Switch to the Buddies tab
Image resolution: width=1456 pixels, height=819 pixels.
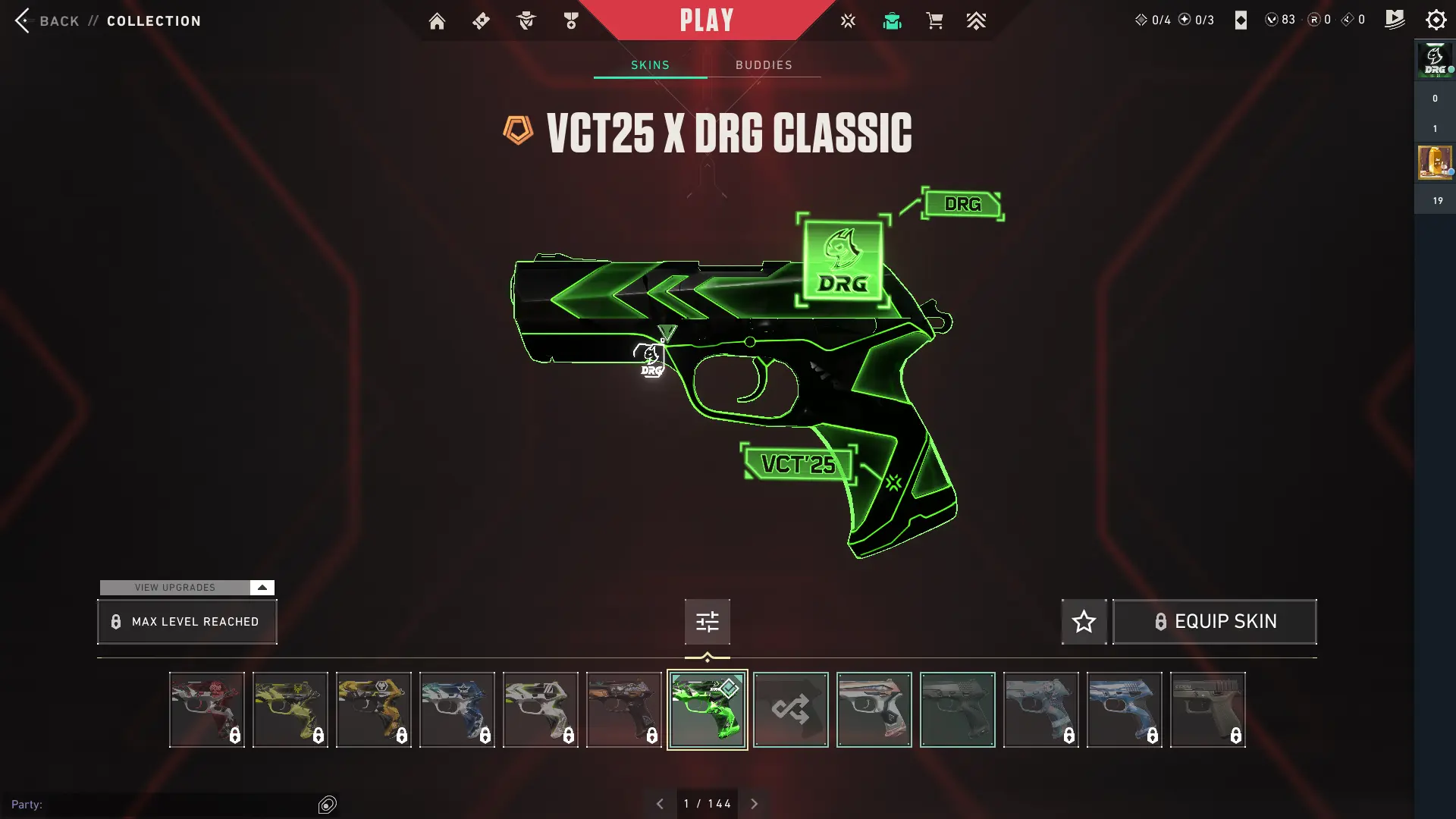(764, 65)
